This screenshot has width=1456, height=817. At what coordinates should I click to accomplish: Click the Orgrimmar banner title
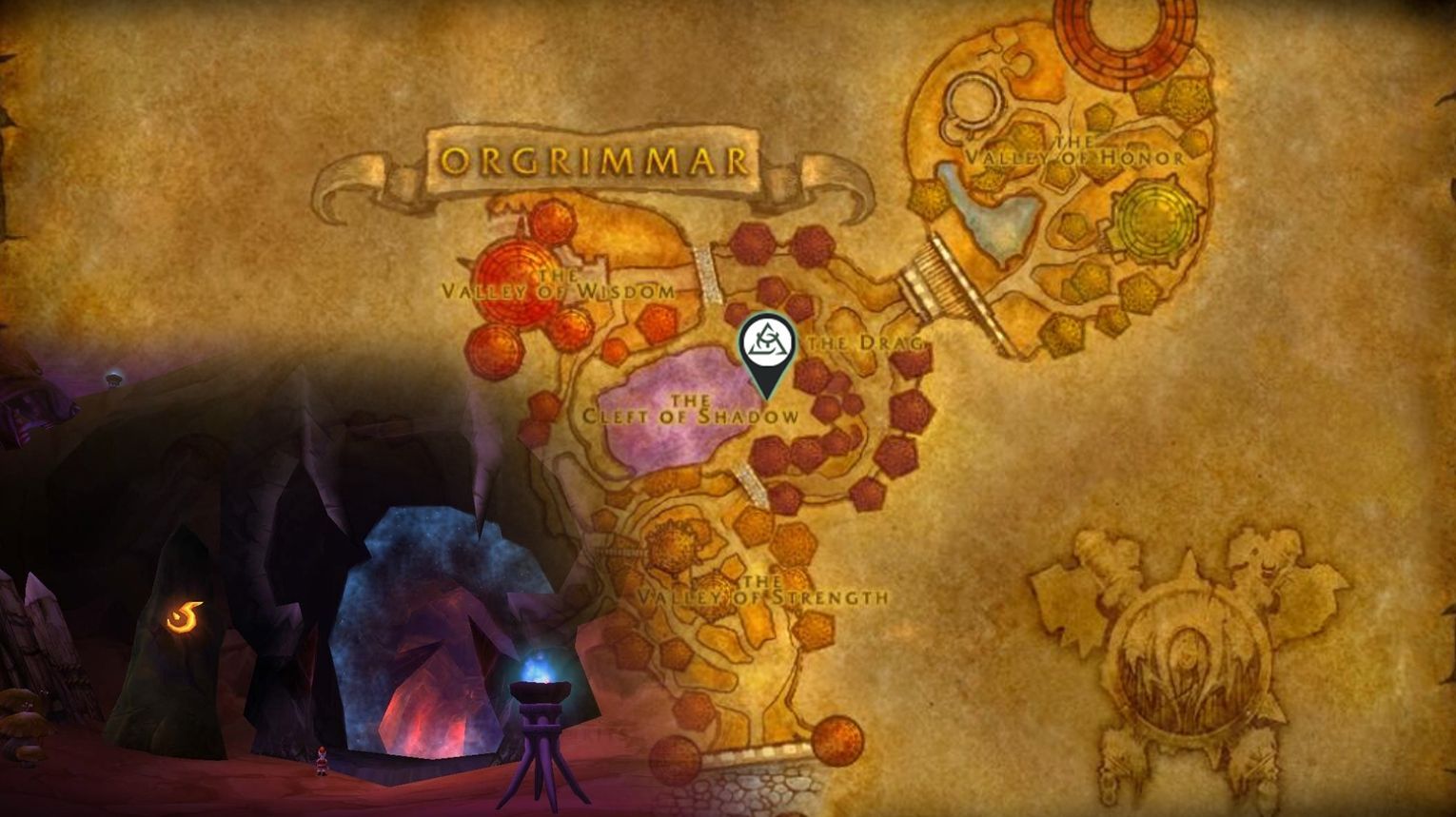click(x=592, y=160)
